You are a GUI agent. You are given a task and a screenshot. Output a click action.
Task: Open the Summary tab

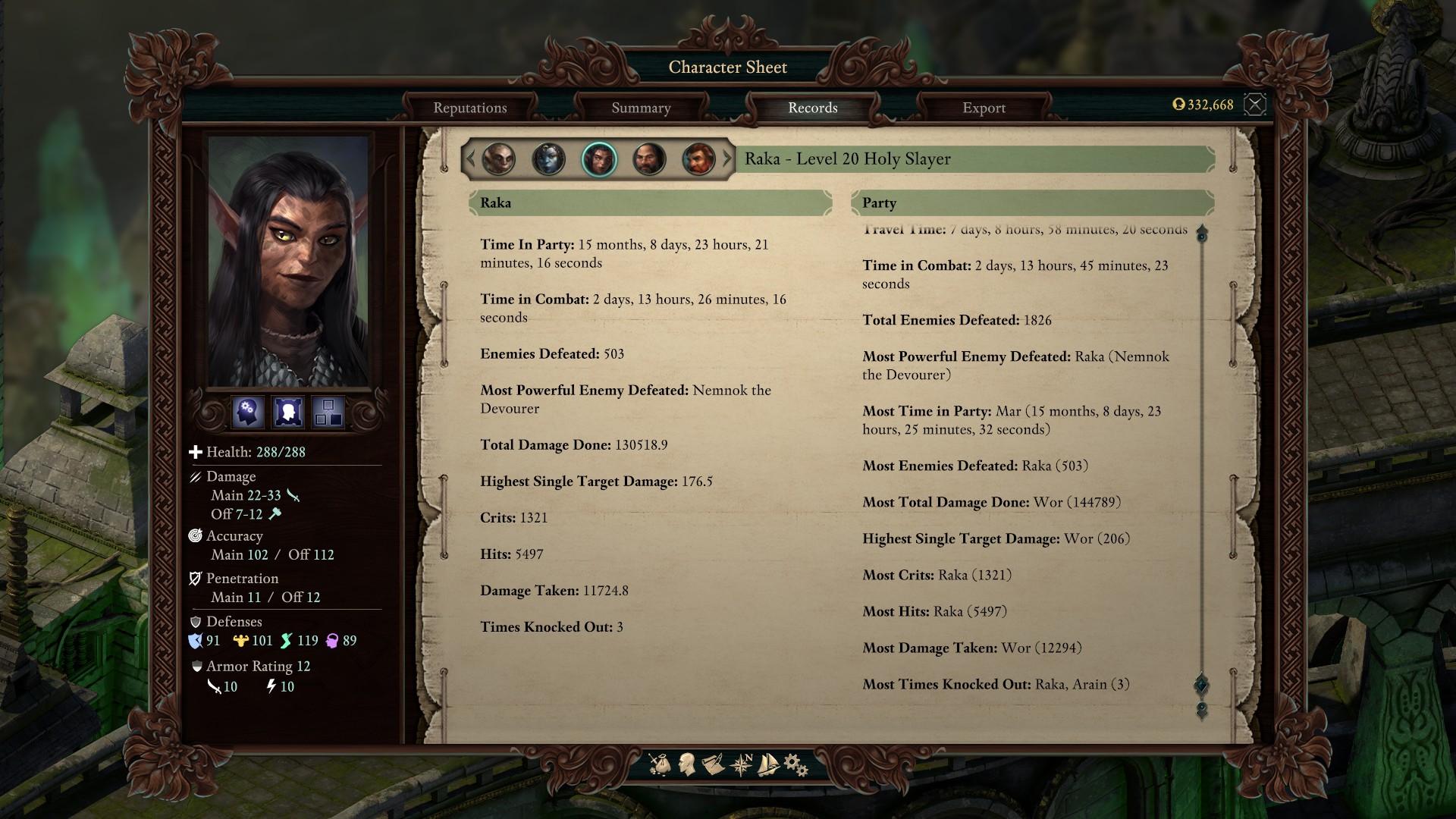pos(641,108)
